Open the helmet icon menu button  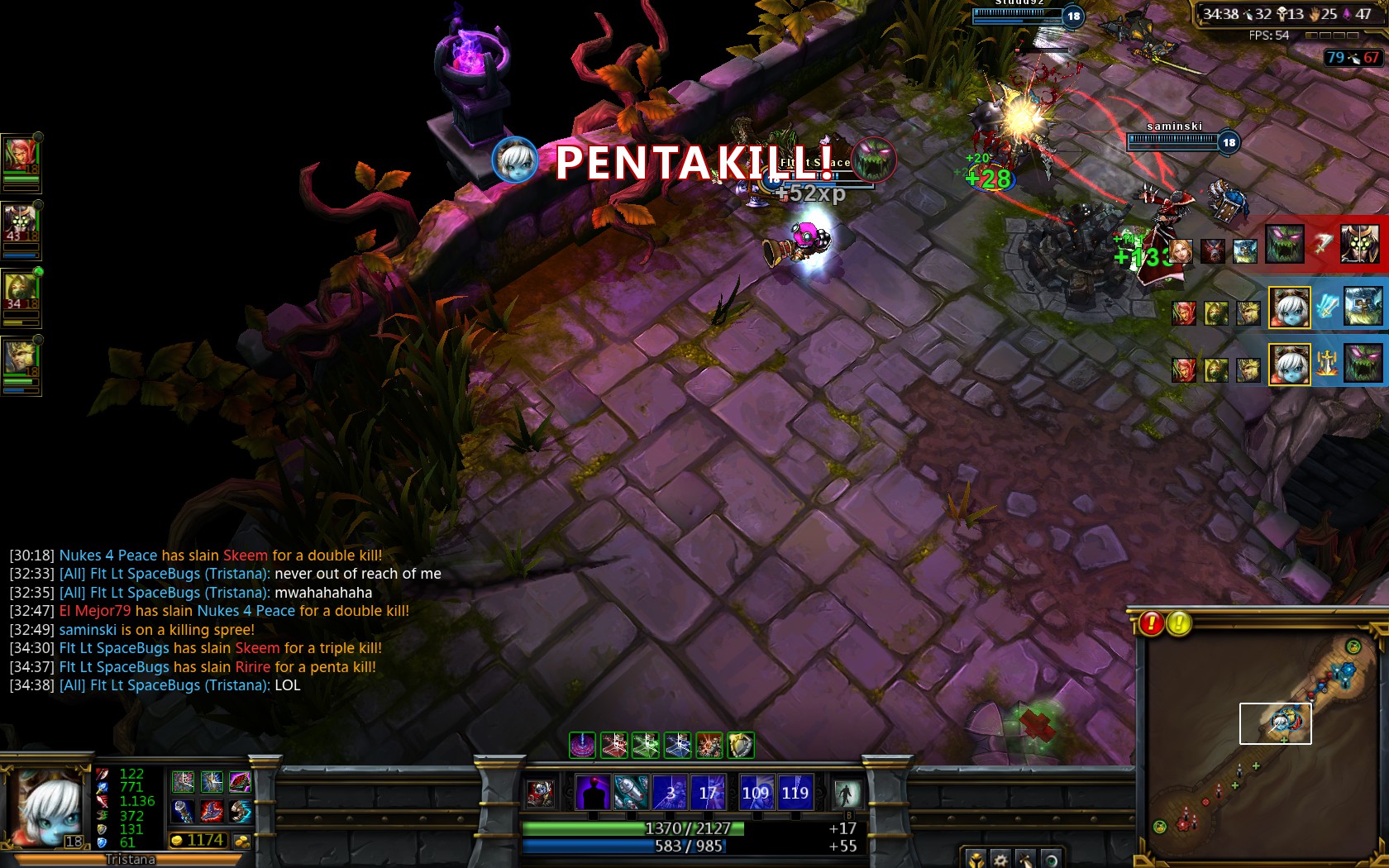click(x=976, y=859)
